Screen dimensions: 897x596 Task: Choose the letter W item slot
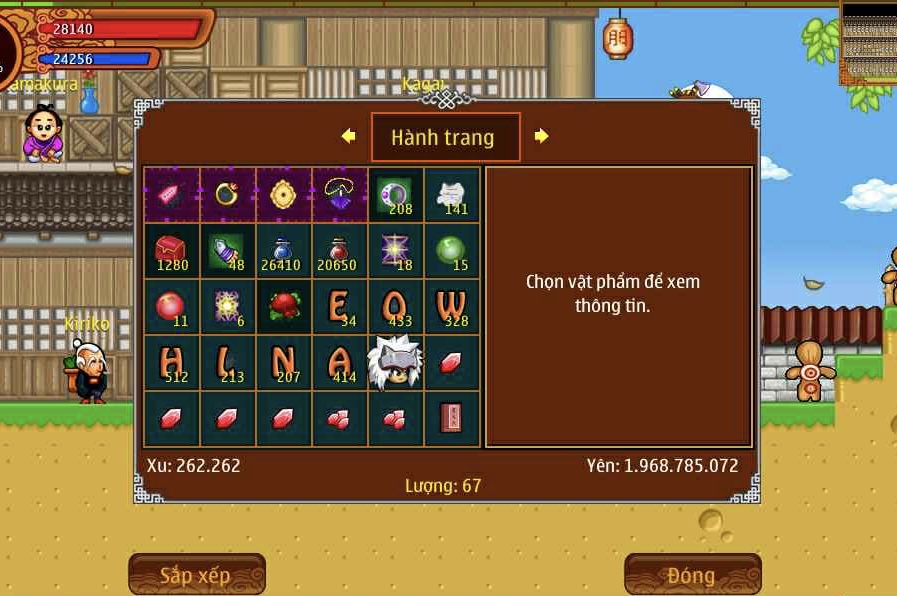[452, 306]
